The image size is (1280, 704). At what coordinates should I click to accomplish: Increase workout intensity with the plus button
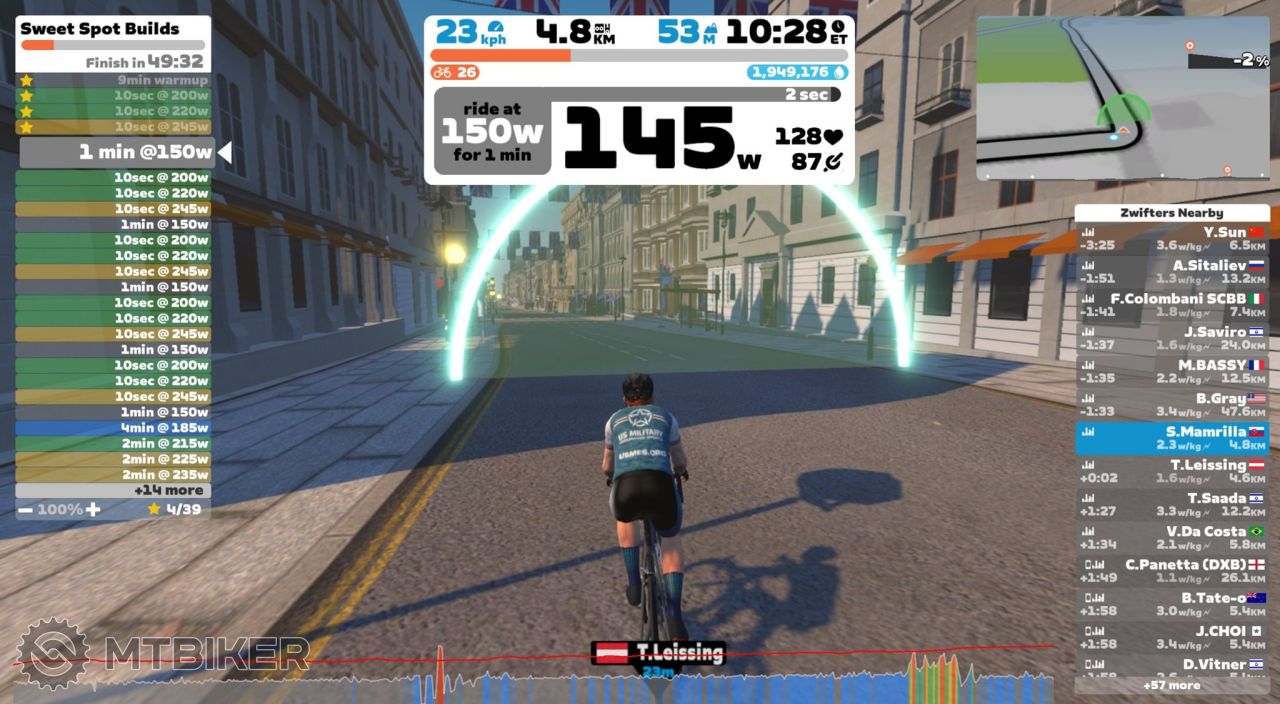93,509
